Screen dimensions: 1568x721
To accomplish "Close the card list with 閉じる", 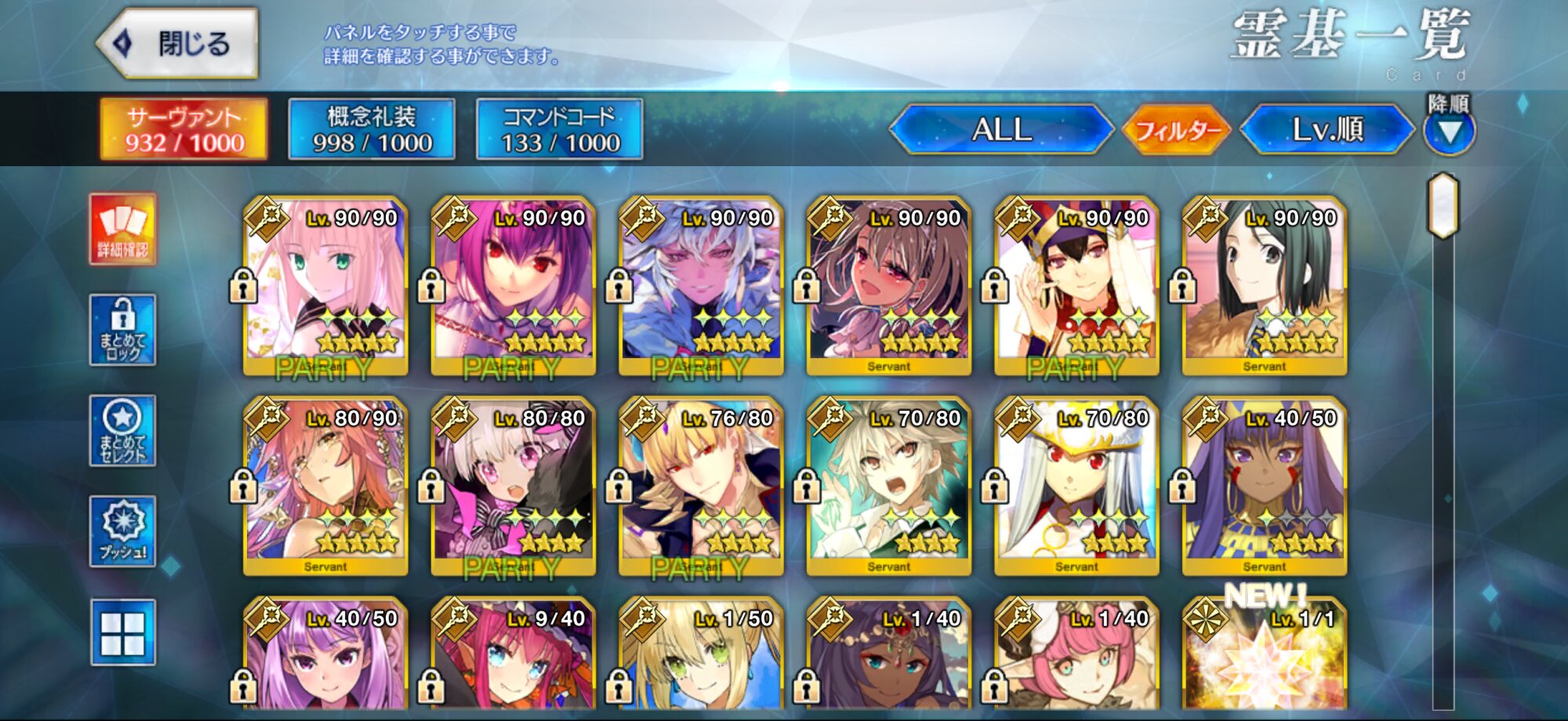I will (179, 44).
